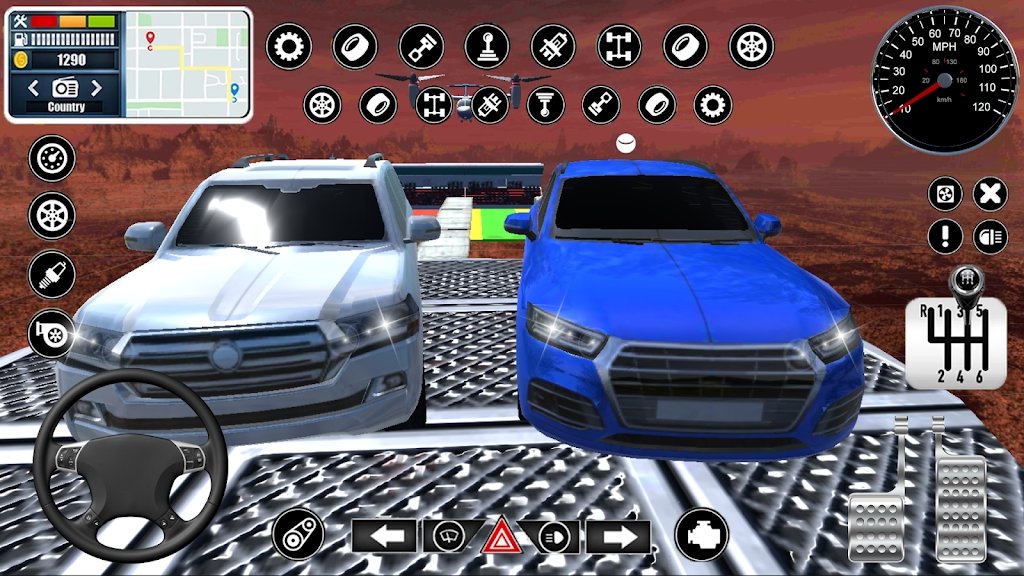Switch to the previous radio station
Screen dimensions: 1024x576
(35, 88)
